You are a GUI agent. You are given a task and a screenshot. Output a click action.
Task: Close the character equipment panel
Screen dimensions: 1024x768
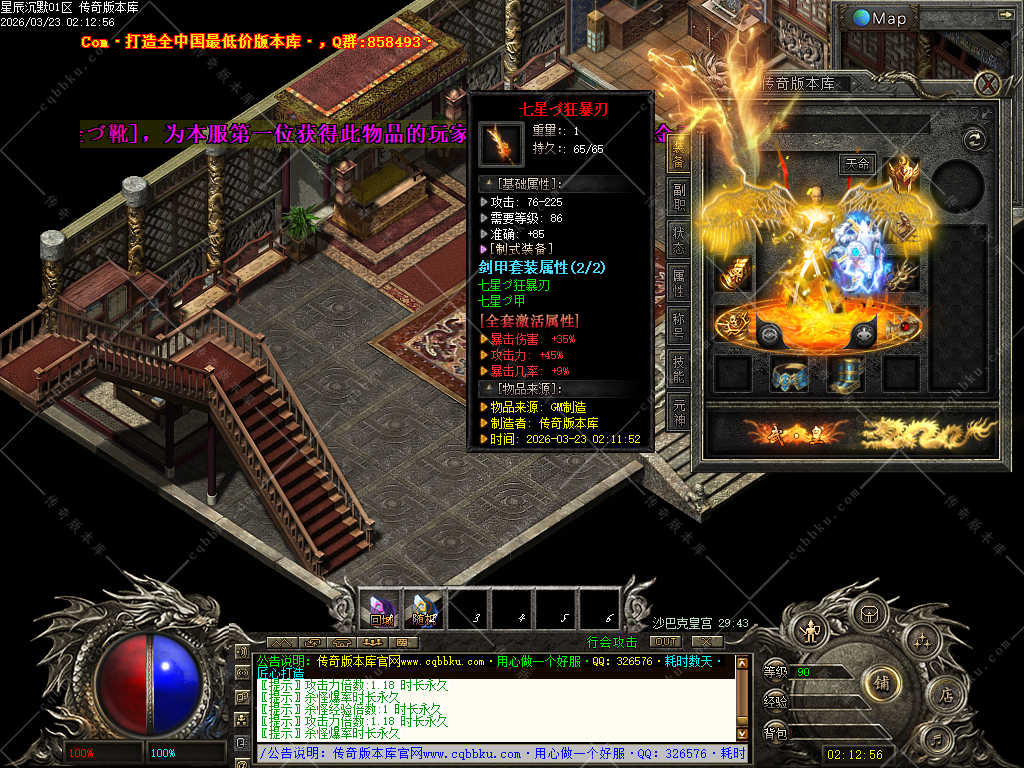click(x=988, y=83)
